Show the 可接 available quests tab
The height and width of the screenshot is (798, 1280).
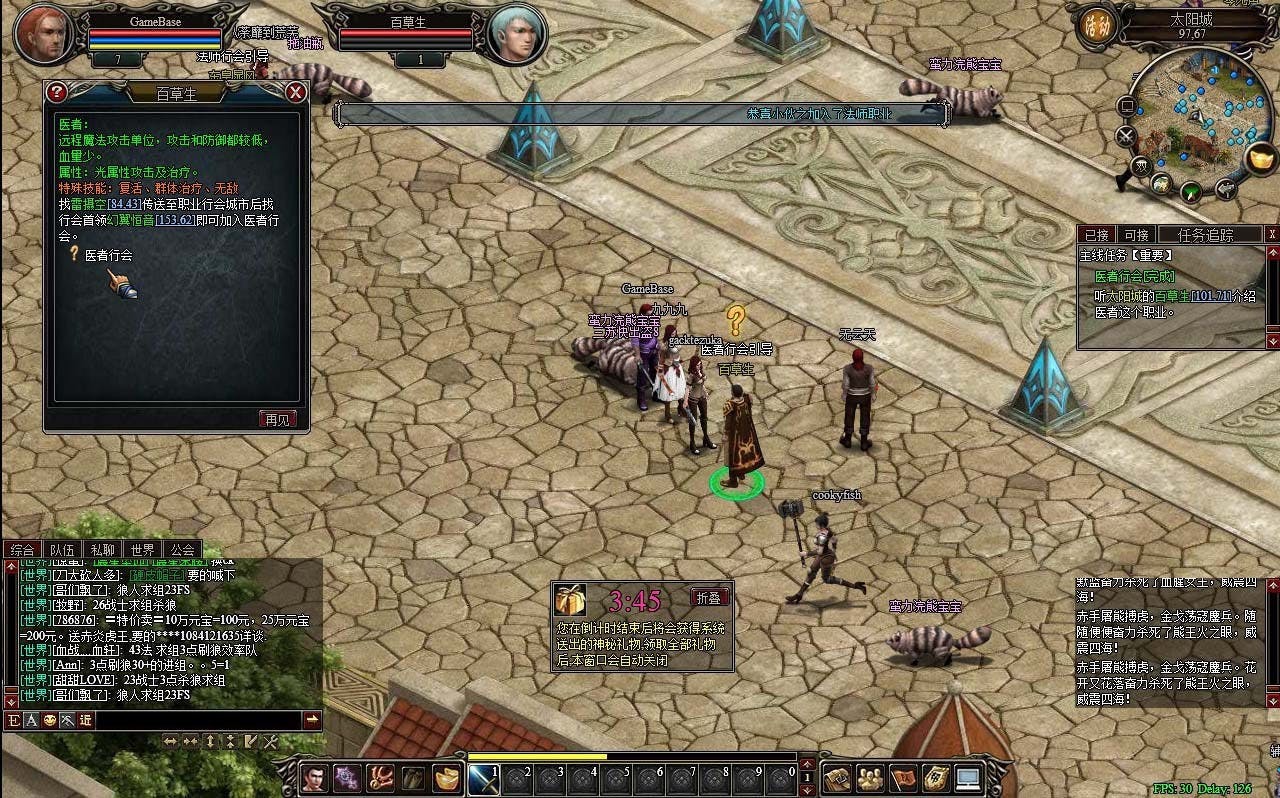coord(1136,234)
